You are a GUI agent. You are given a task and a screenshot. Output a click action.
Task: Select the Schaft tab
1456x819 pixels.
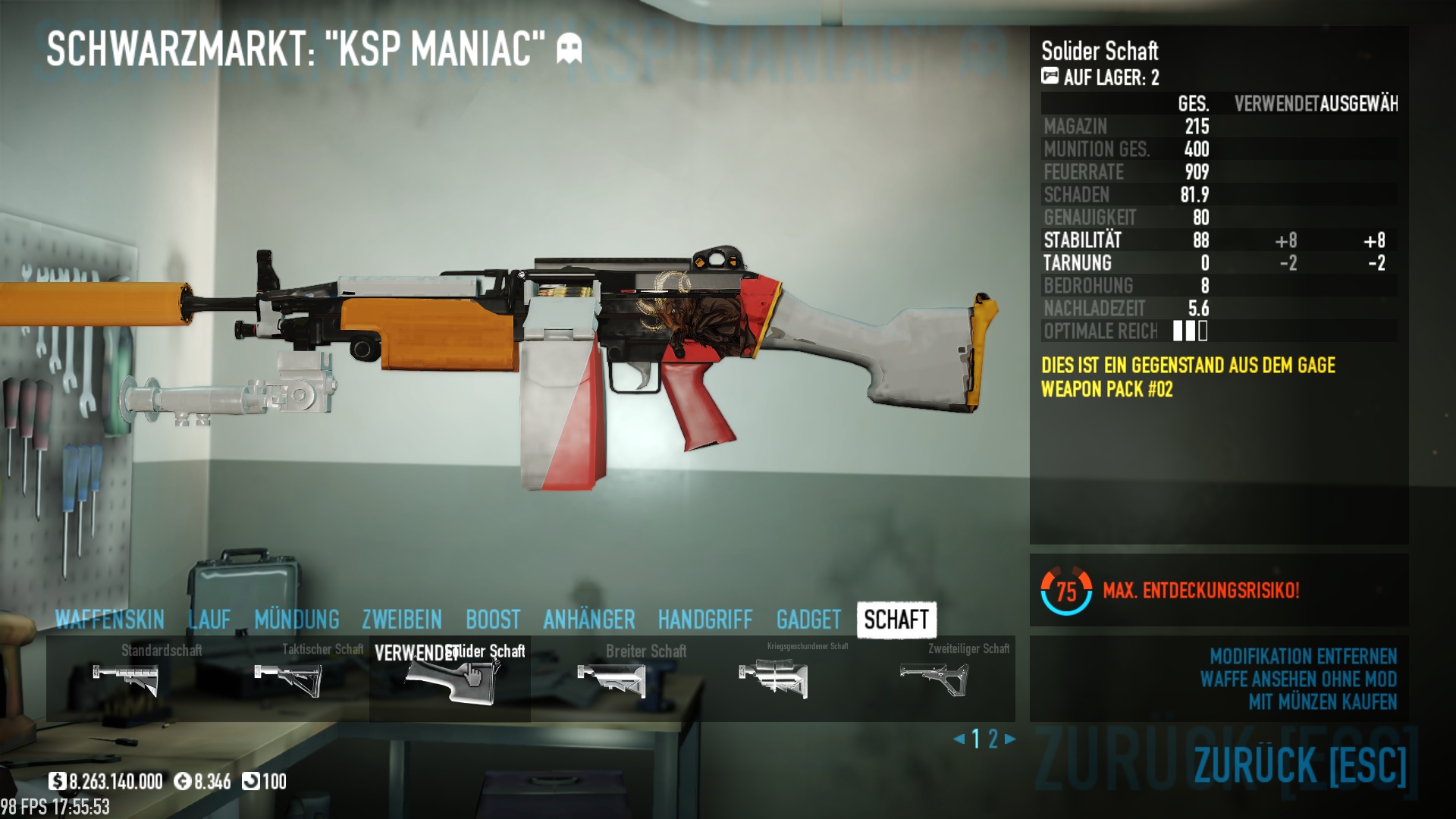896,620
